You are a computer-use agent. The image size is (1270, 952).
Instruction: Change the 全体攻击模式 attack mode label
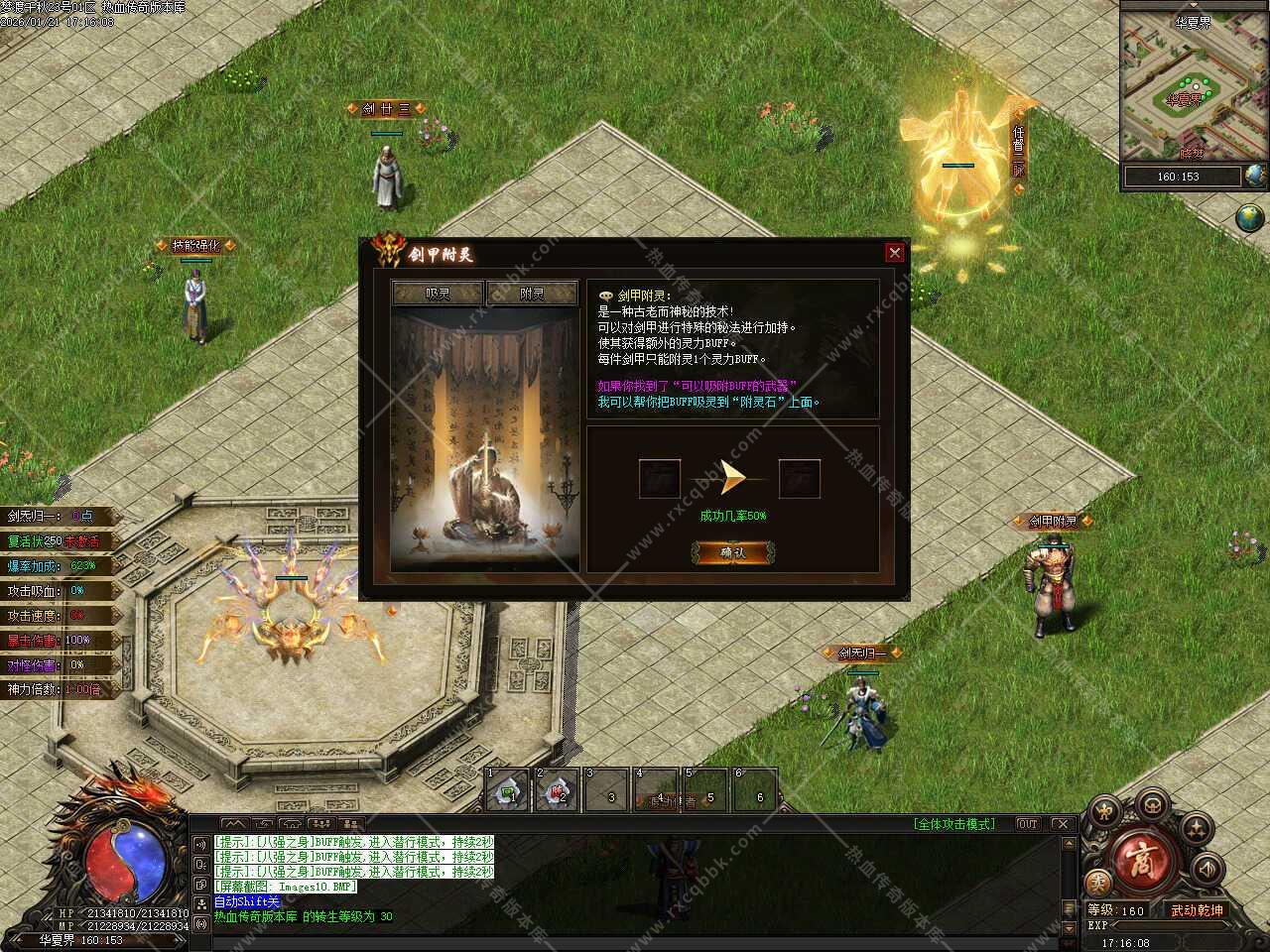pyautogui.click(x=953, y=824)
